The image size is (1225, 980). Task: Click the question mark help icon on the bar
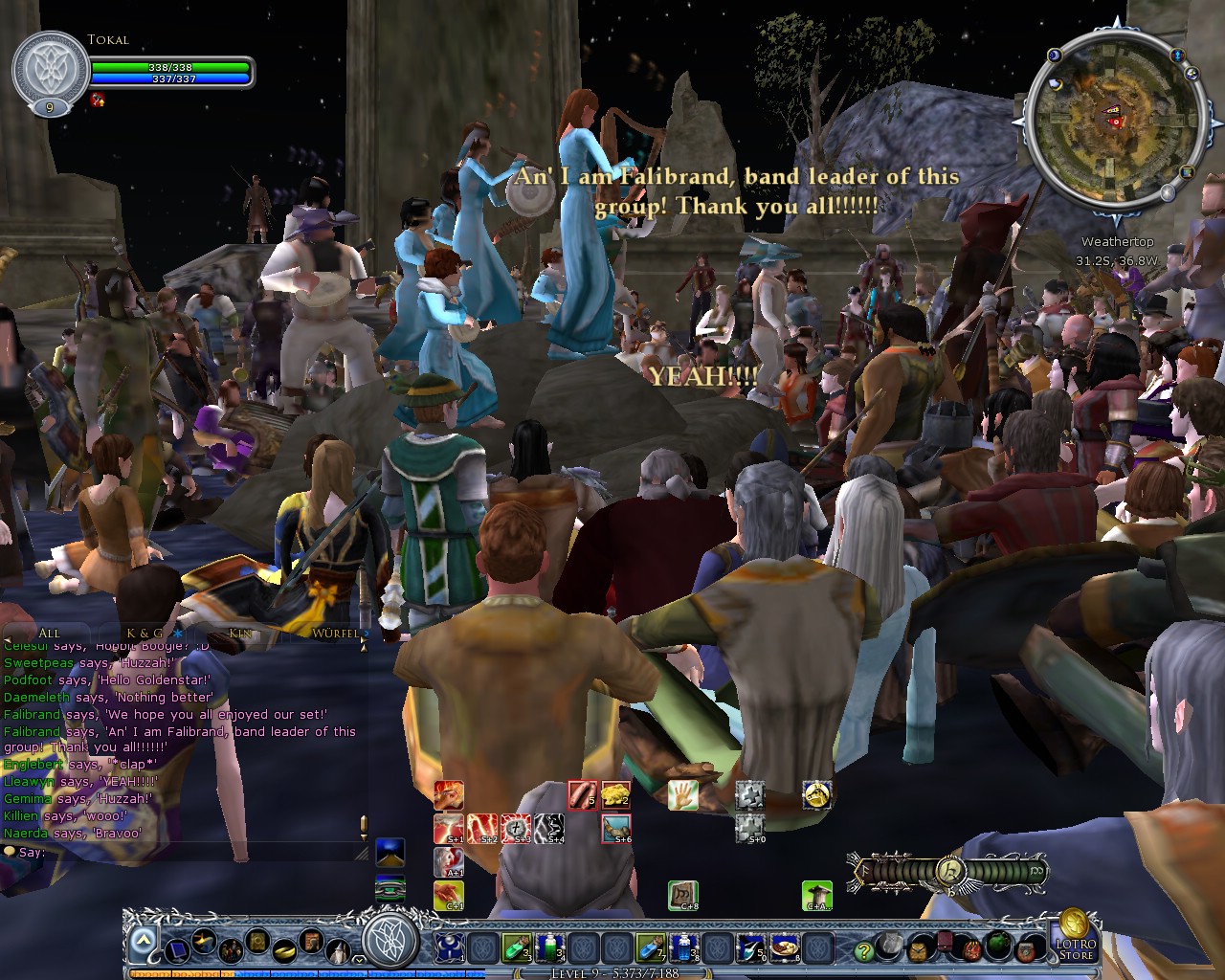(865, 951)
